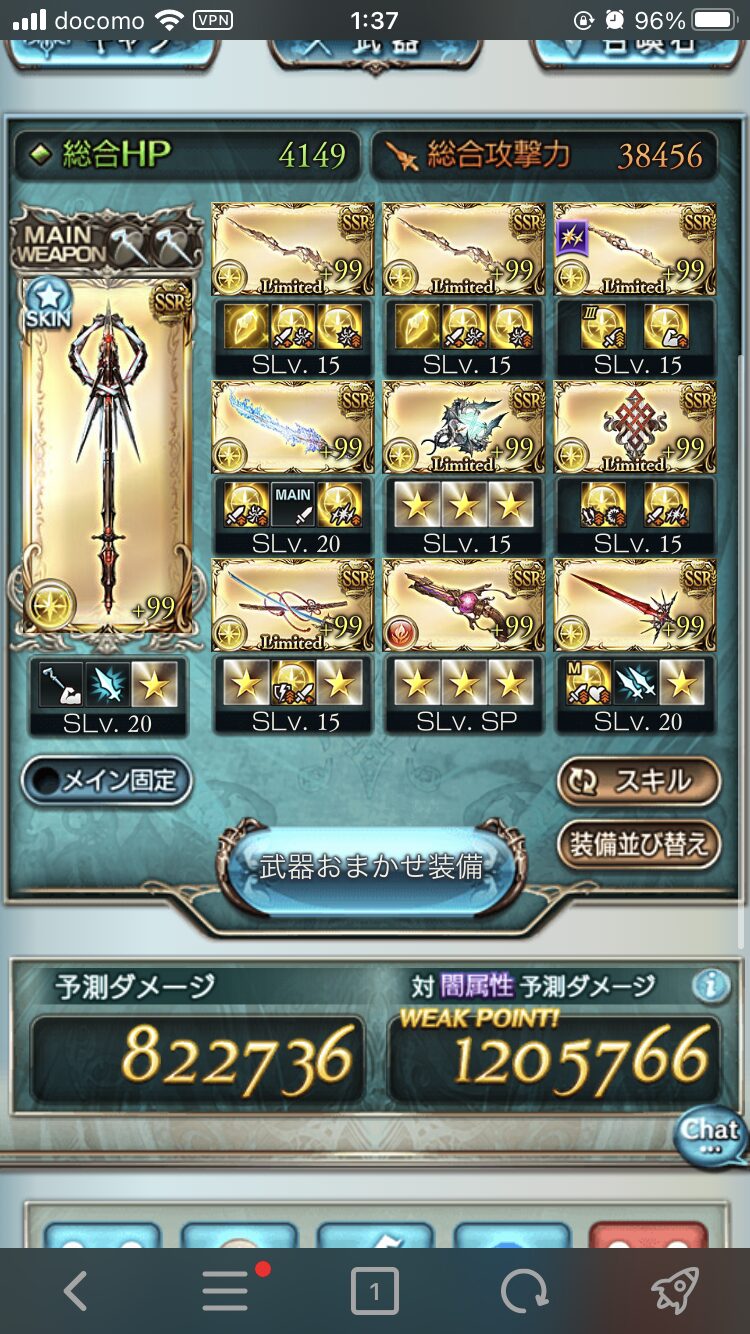Tap the blue crystal blade weapon
The width and height of the screenshot is (750, 1334).
[293, 427]
